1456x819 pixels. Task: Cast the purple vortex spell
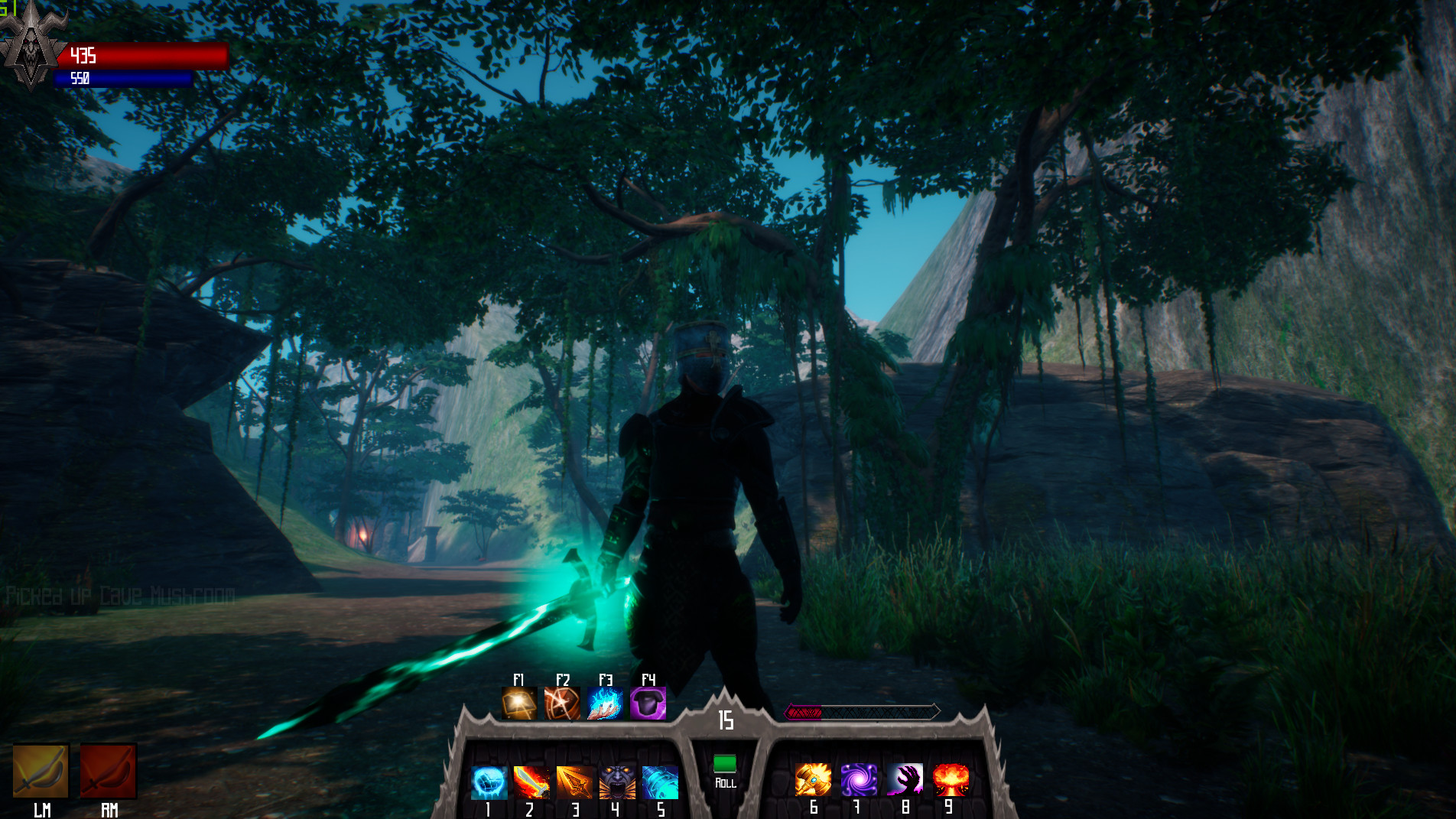coord(859,780)
